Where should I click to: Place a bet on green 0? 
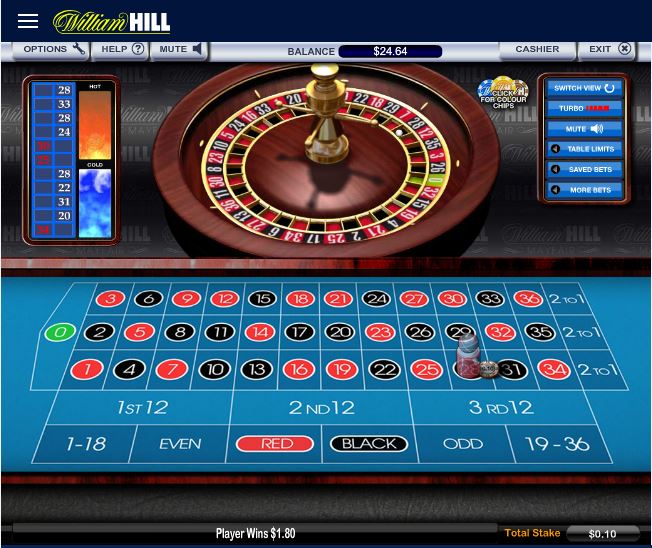60,333
